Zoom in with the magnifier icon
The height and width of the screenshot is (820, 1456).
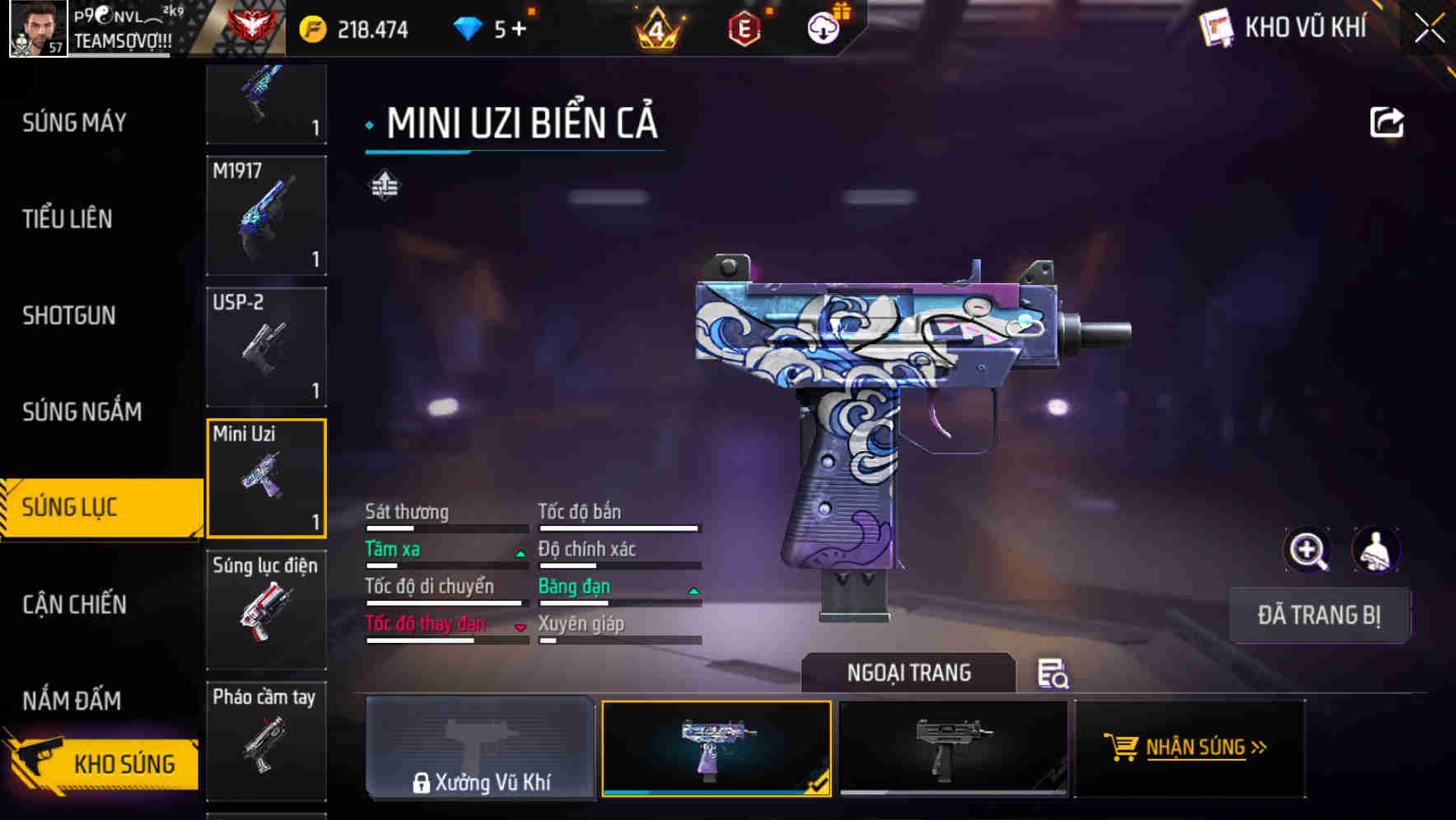pos(1307,550)
